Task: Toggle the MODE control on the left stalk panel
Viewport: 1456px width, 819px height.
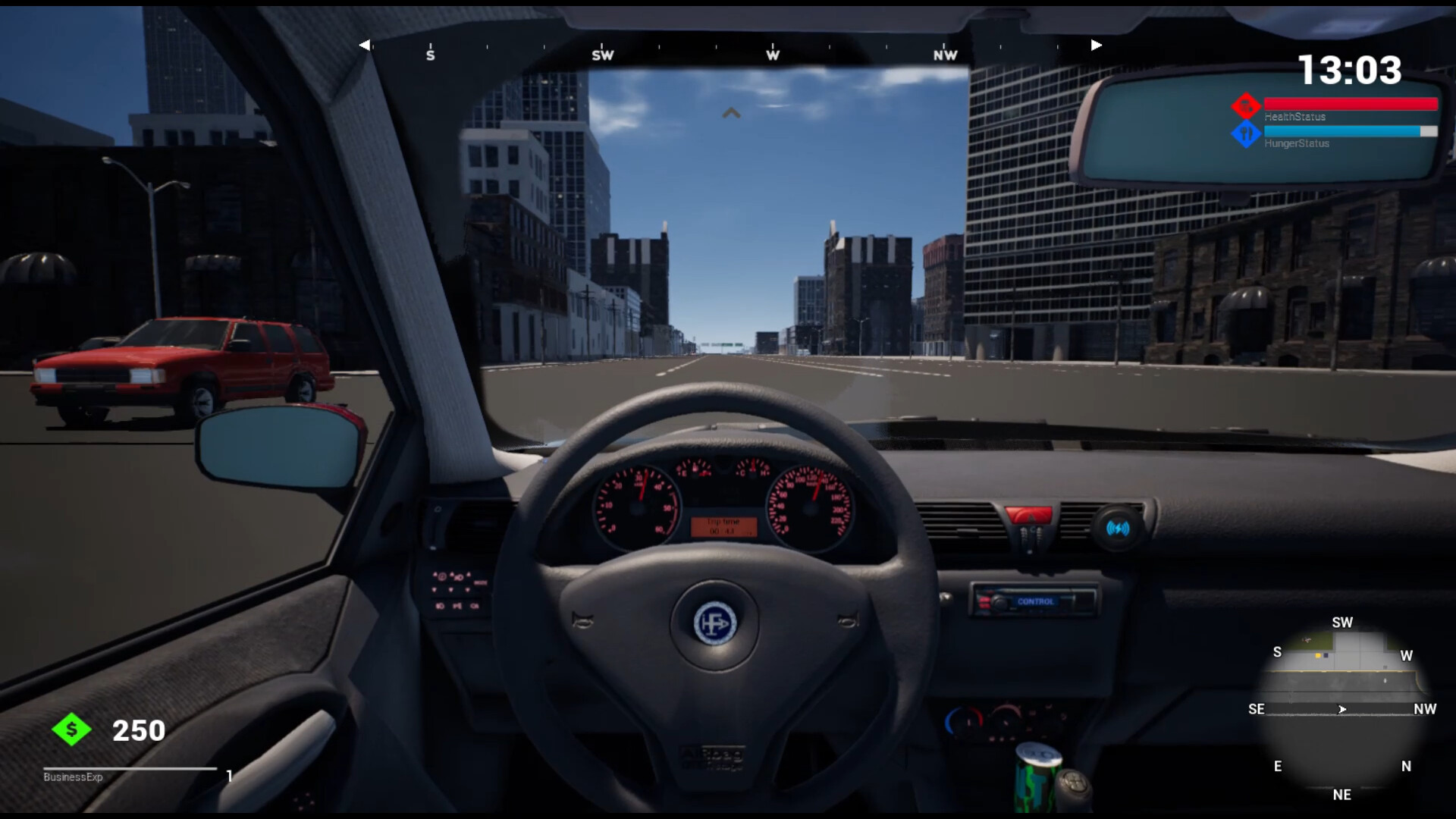Action: click(480, 582)
